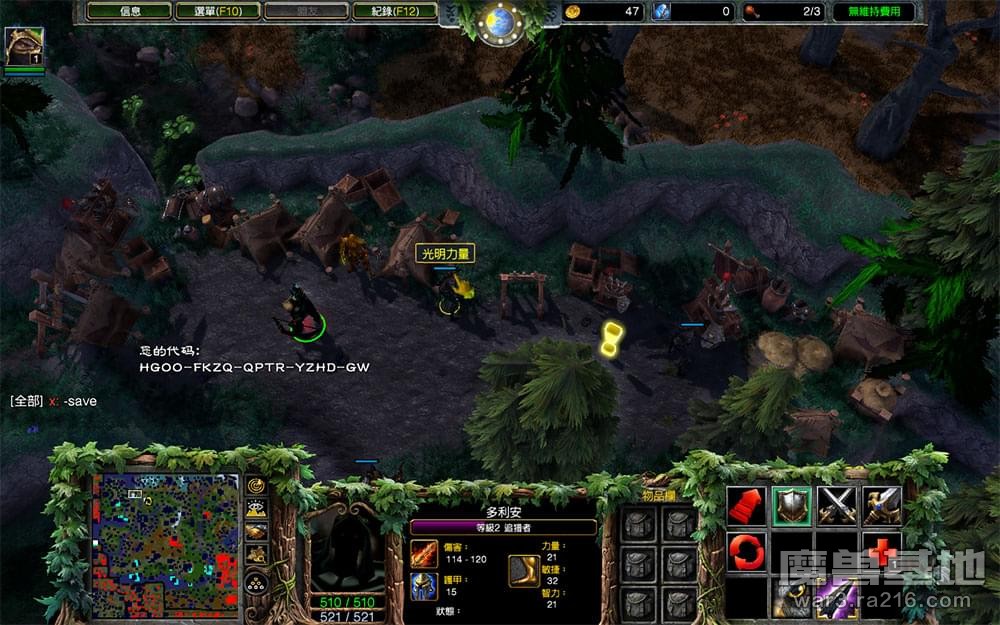Viewport: 1000px width, 625px height.
Task: Toggle minimap ally color mode button
Action: point(257,531)
